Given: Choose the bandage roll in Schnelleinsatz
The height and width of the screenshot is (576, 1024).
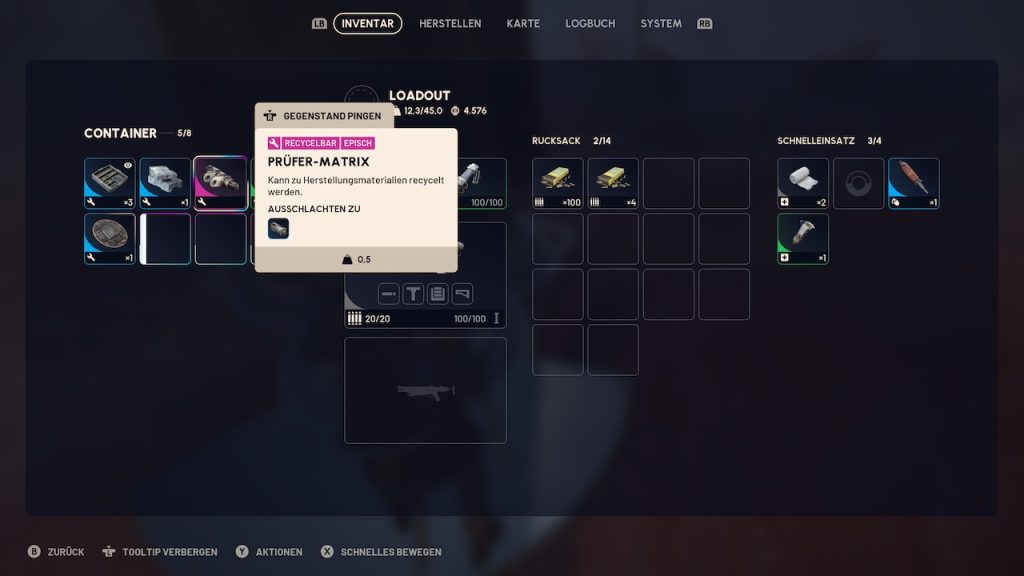Looking at the screenshot, I should (803, 183).
